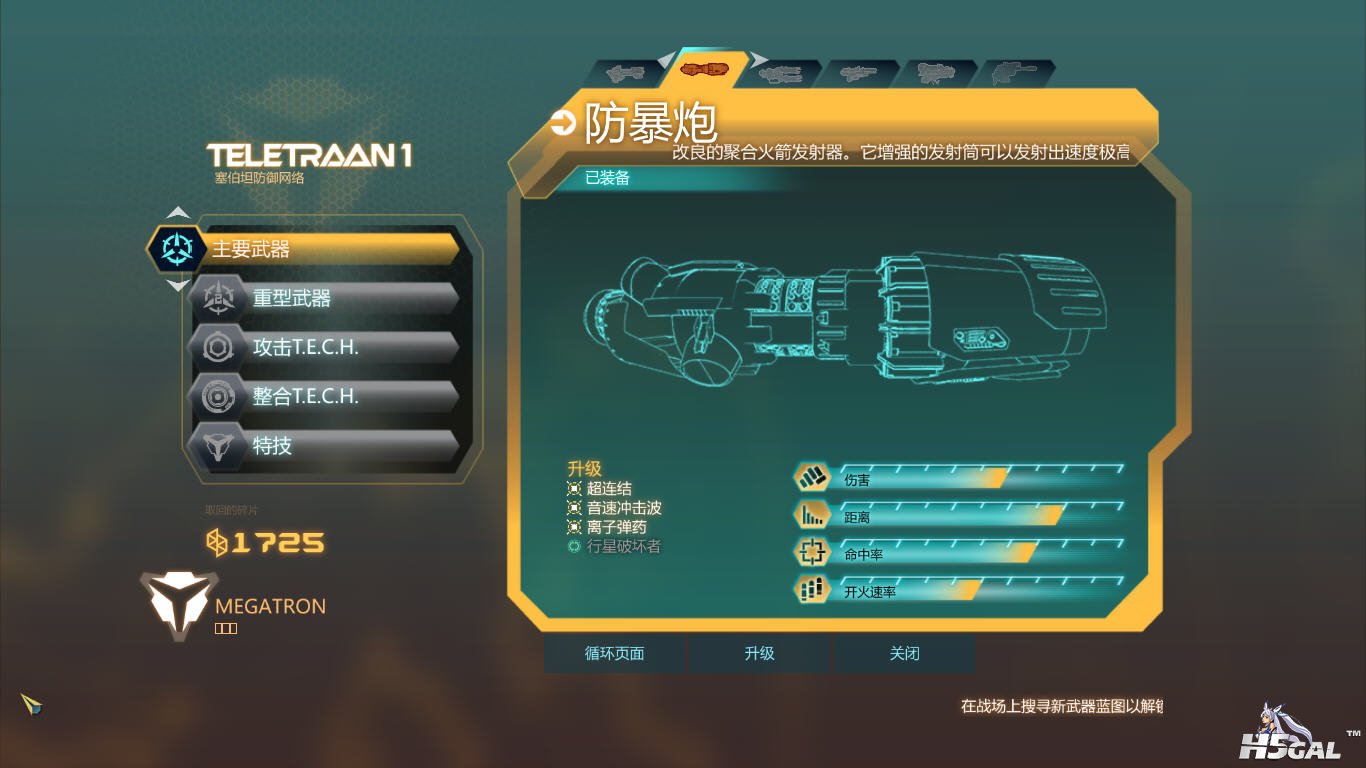Select the 音速冲击波 upgrade entry
This screenshot has width=1366, height=768.
coord(623,508)
